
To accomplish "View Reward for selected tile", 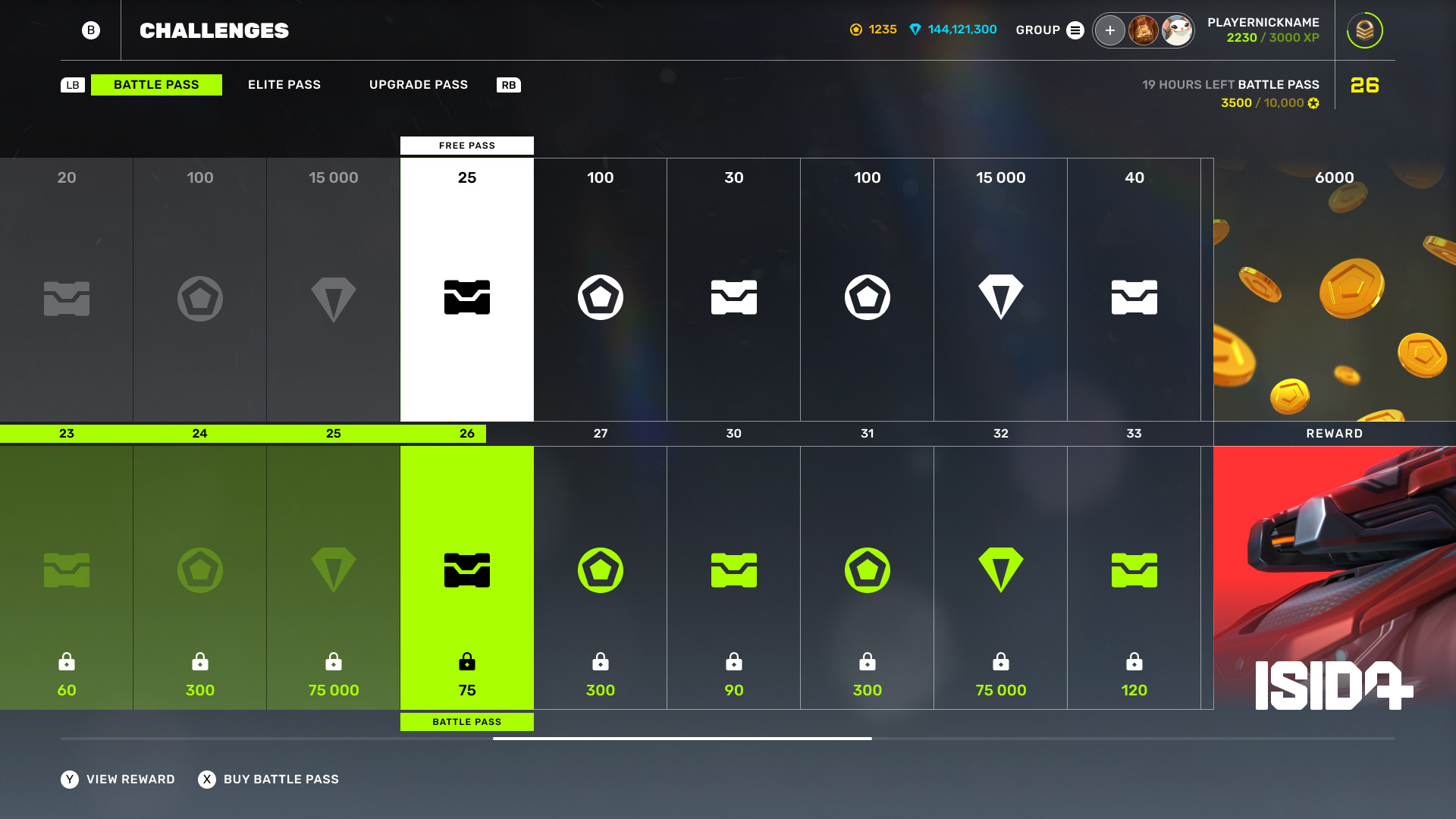I will click(x=118, y=780).
